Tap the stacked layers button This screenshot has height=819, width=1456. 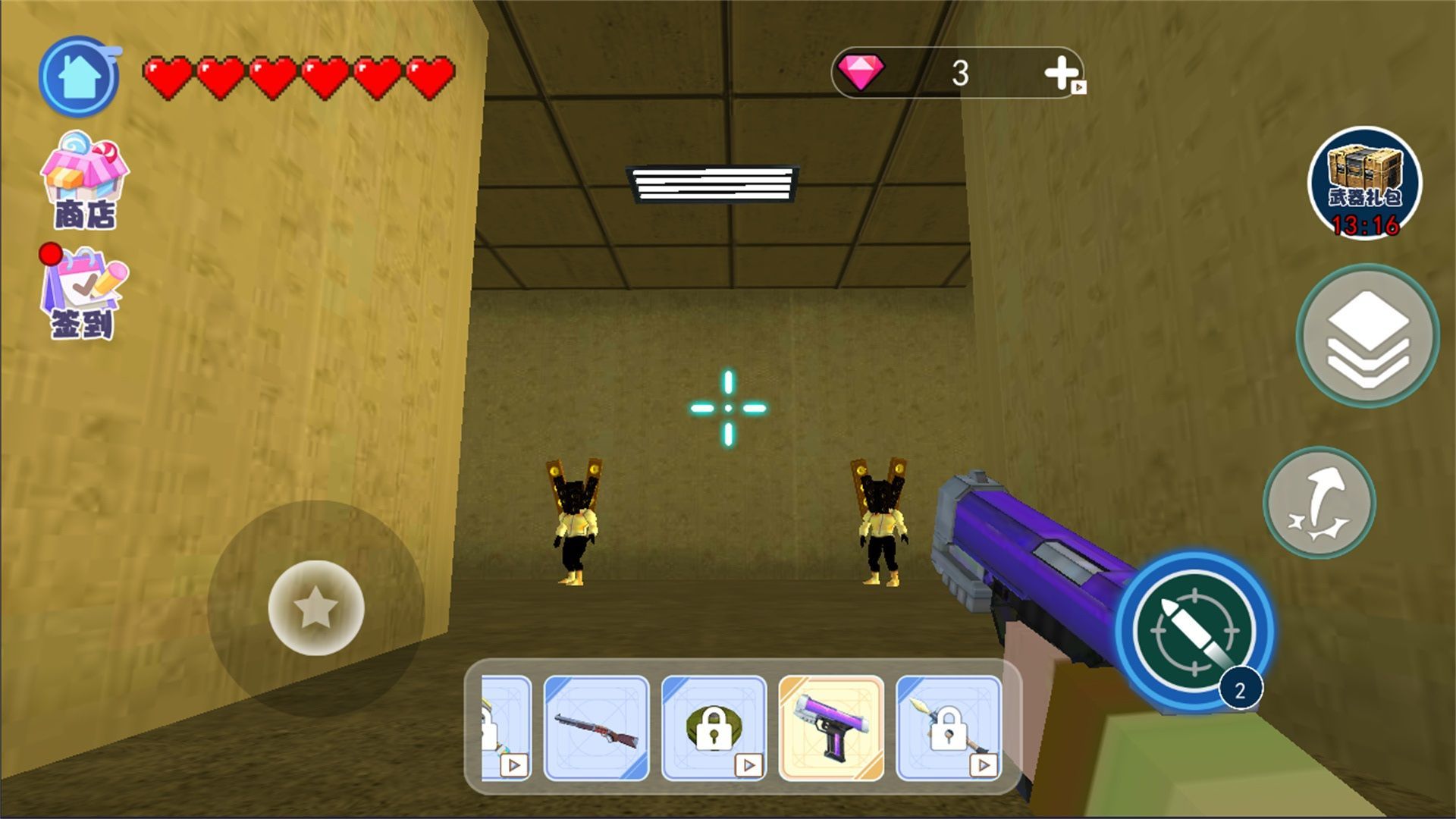(x=1367, y=335)
